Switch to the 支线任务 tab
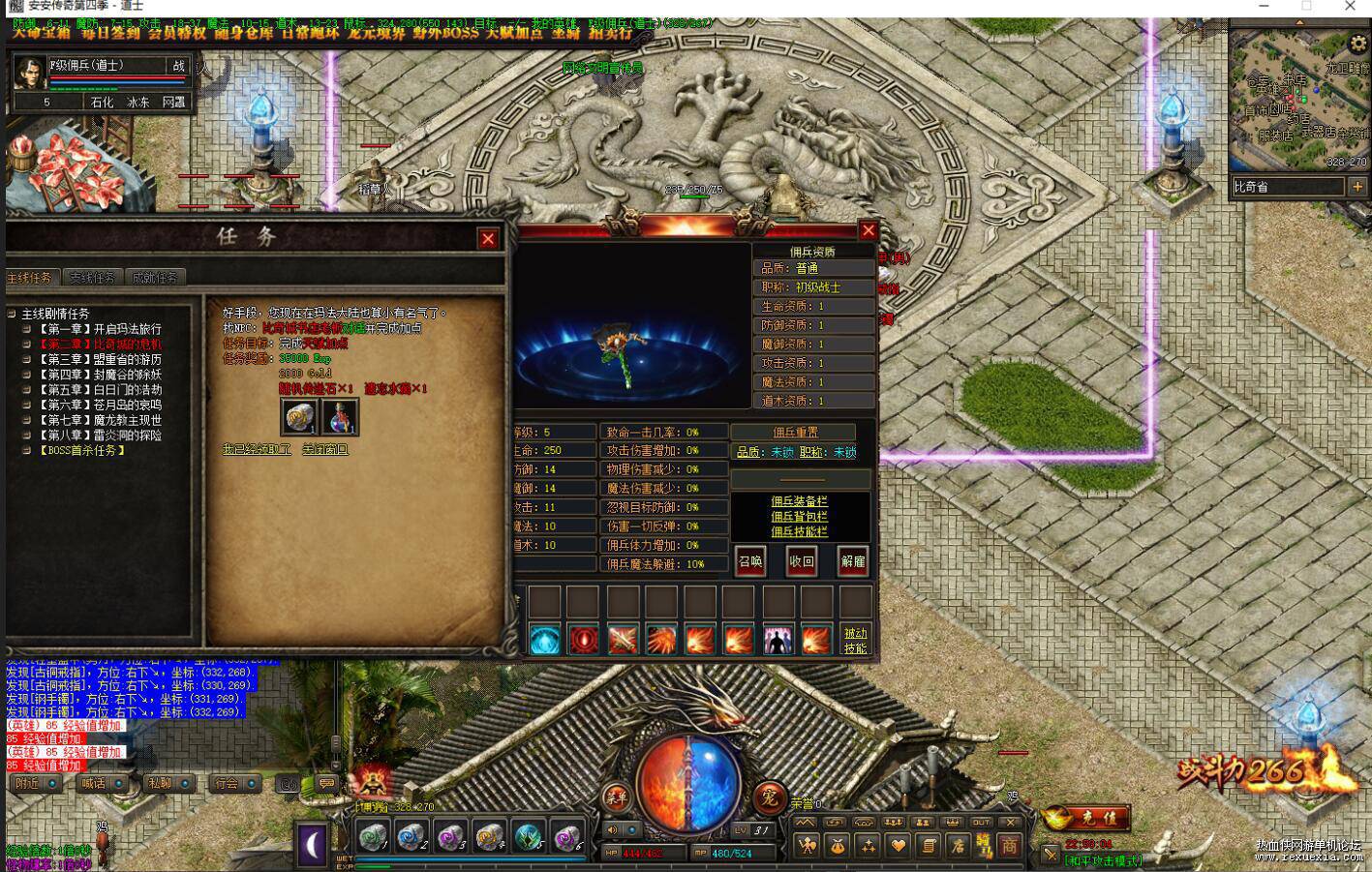Image resolution: width=1372 pixels, height=872 pixels. pyautogui.click(x=92, y=278)
